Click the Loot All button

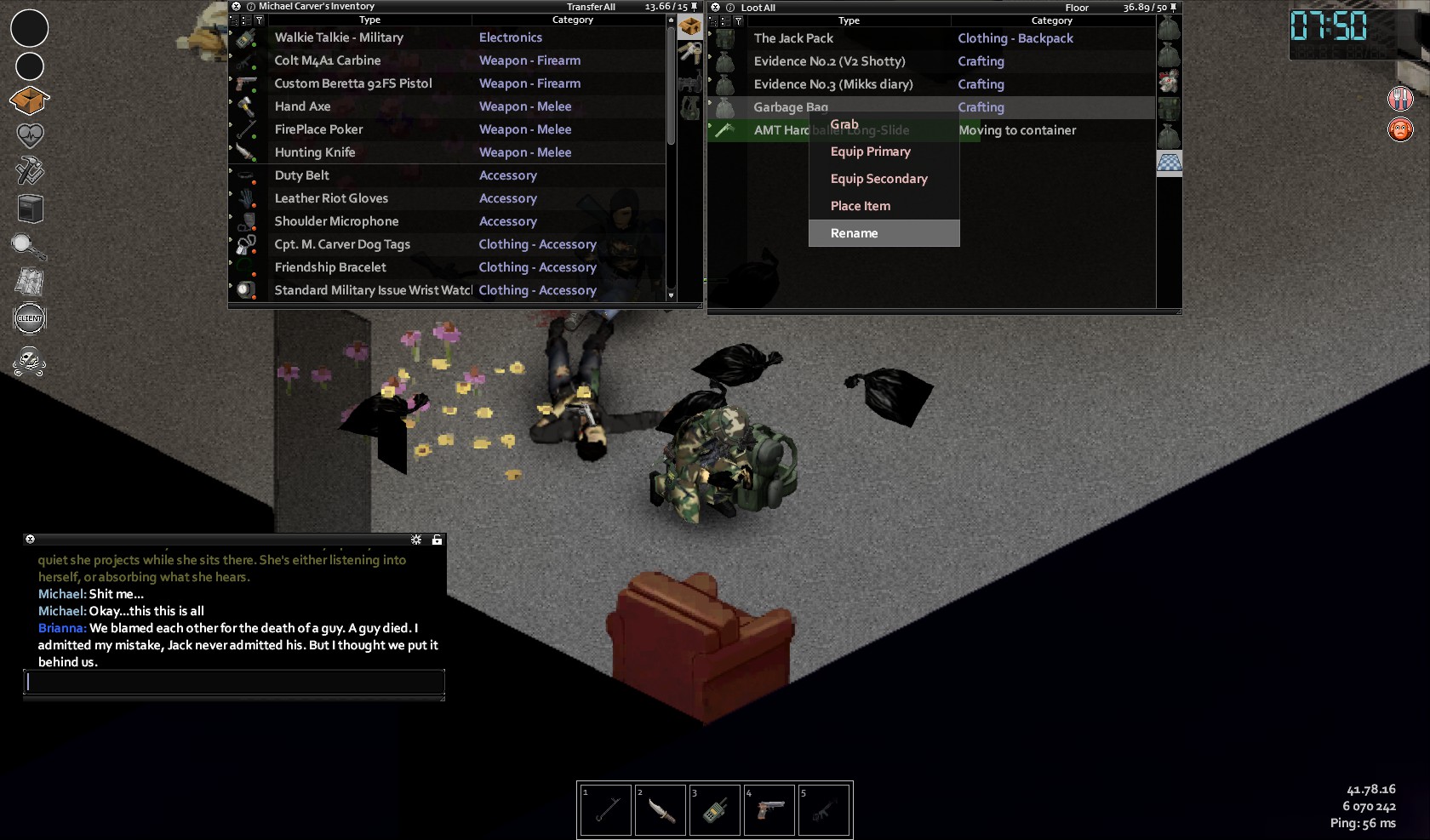(x=758, y=8)
